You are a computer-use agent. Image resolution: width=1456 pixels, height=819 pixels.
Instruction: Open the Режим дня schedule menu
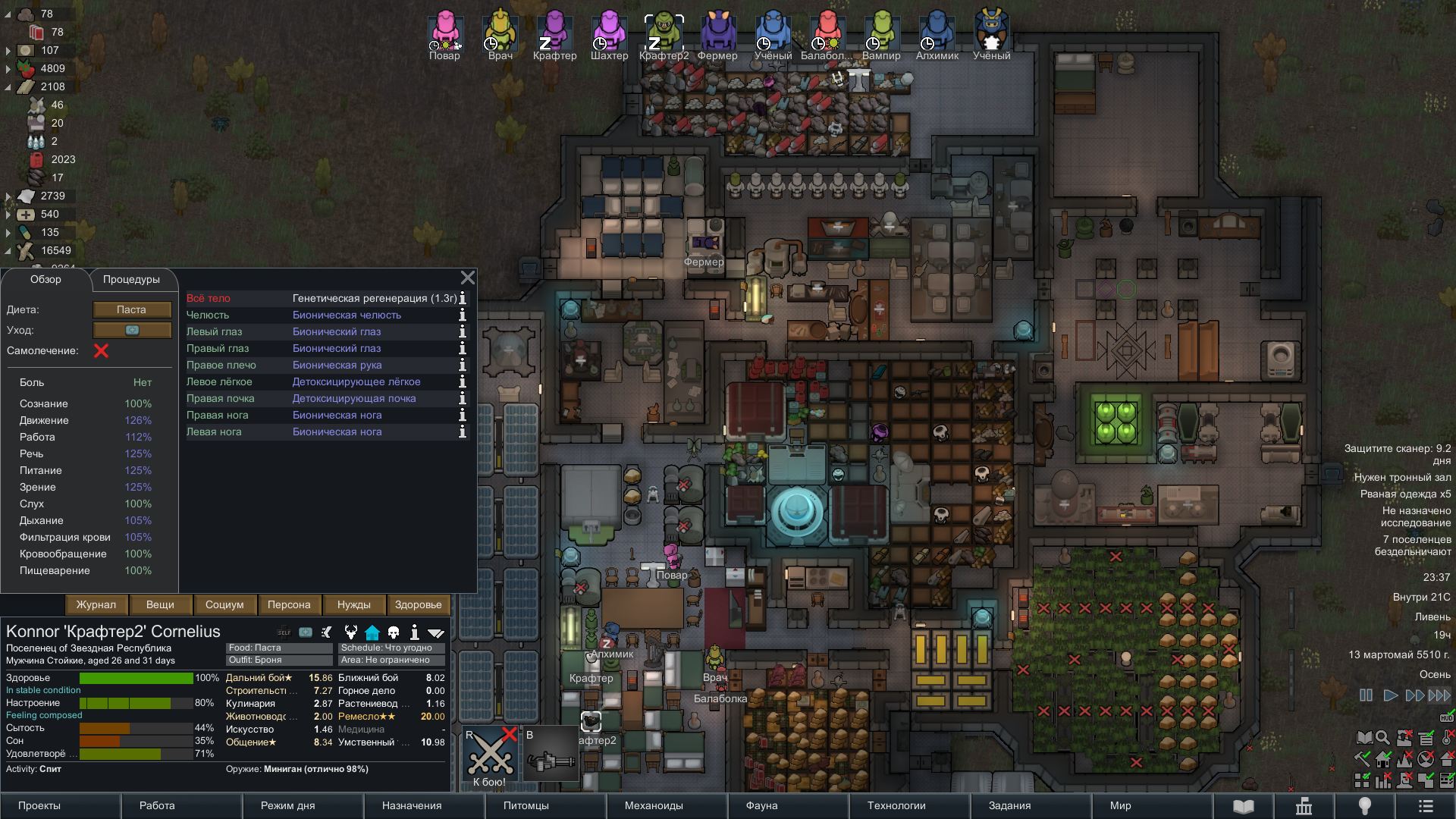click(x=287, y=805)
